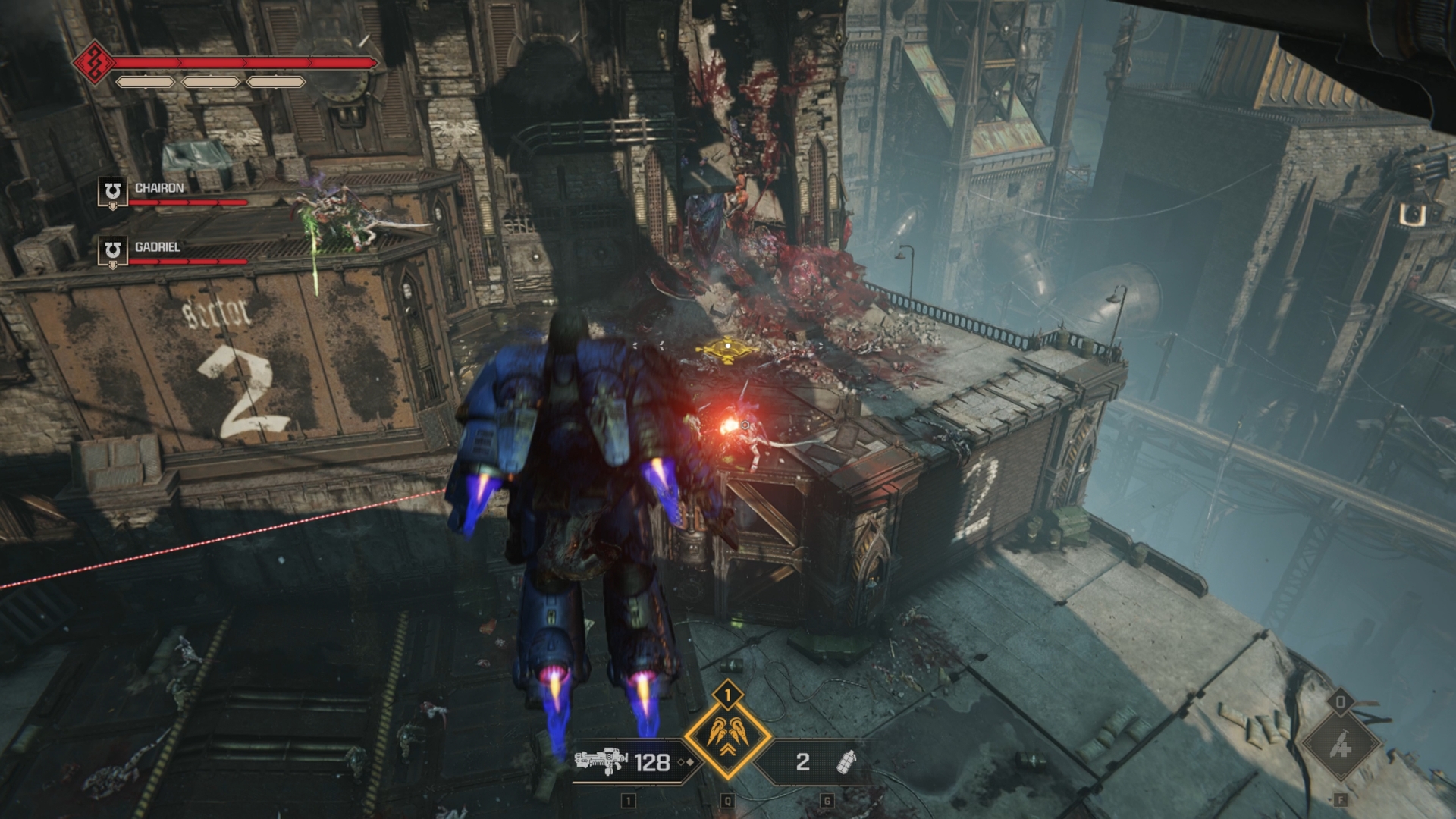Select the bolt rifle weapon icon

[x=601, y=761]
